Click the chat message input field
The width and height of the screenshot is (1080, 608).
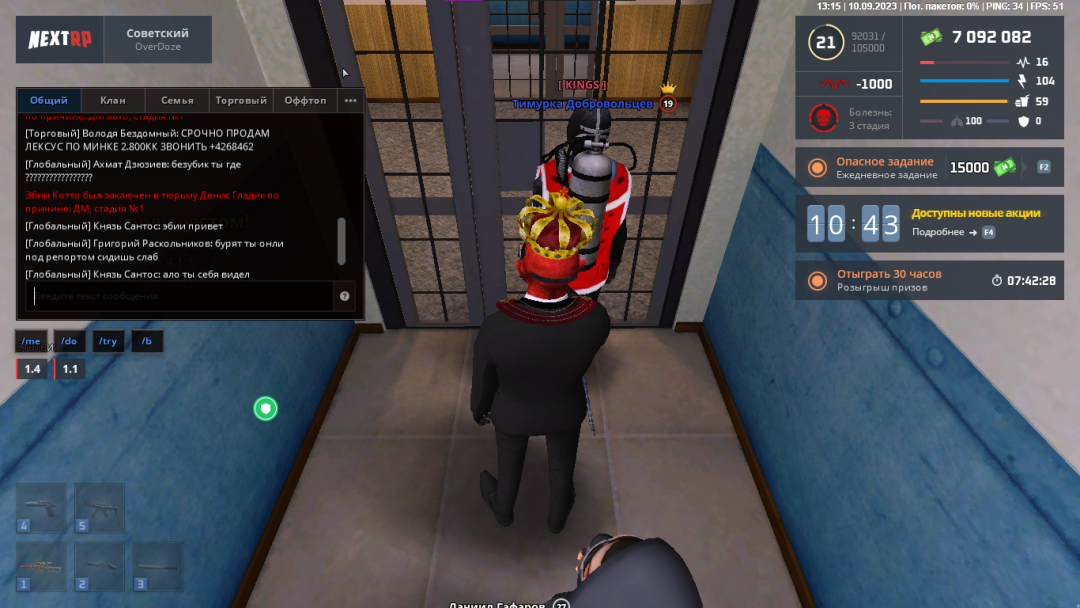(x=180, y=296)
